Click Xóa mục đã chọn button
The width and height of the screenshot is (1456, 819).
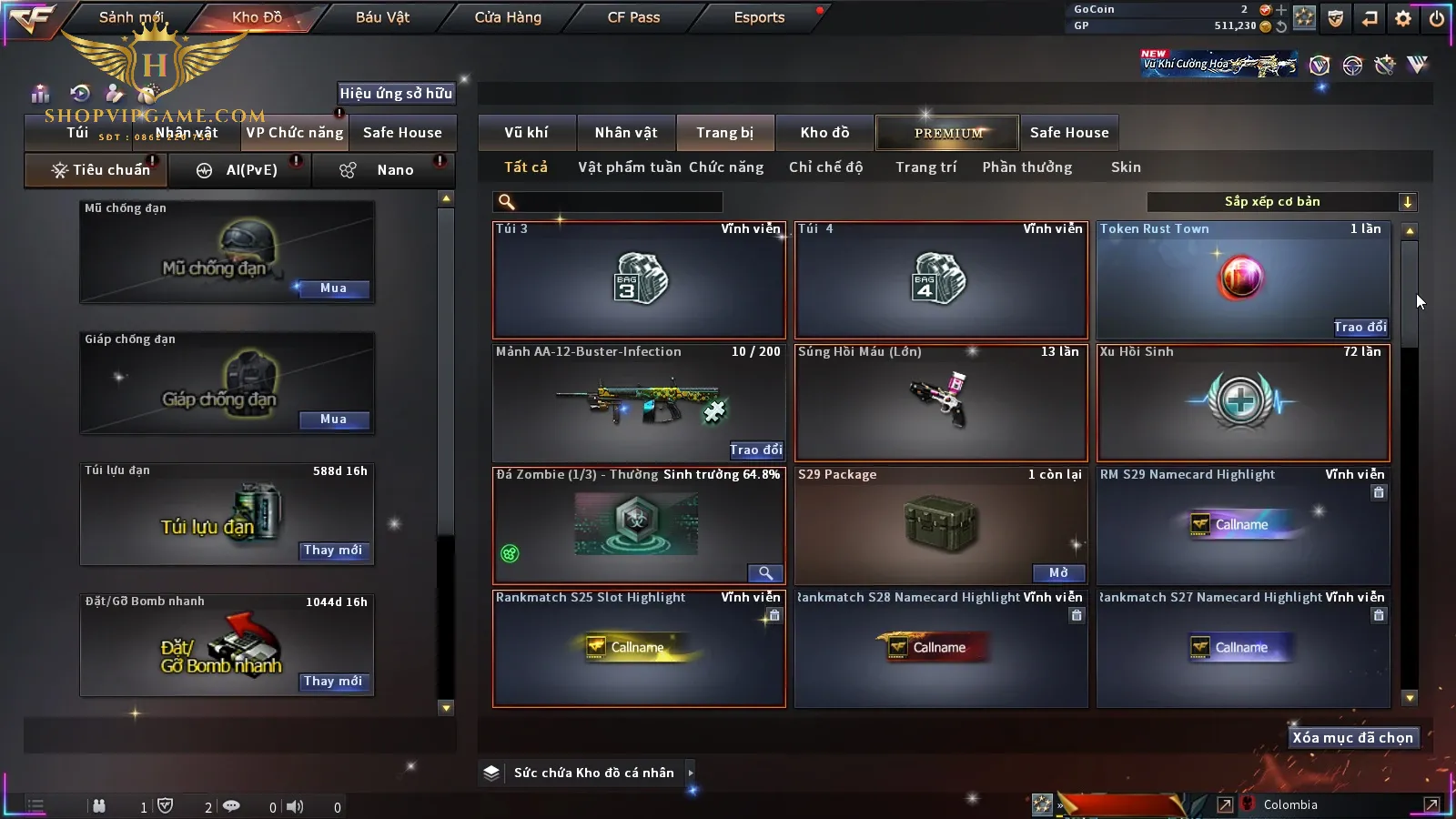click(1352, 738)
